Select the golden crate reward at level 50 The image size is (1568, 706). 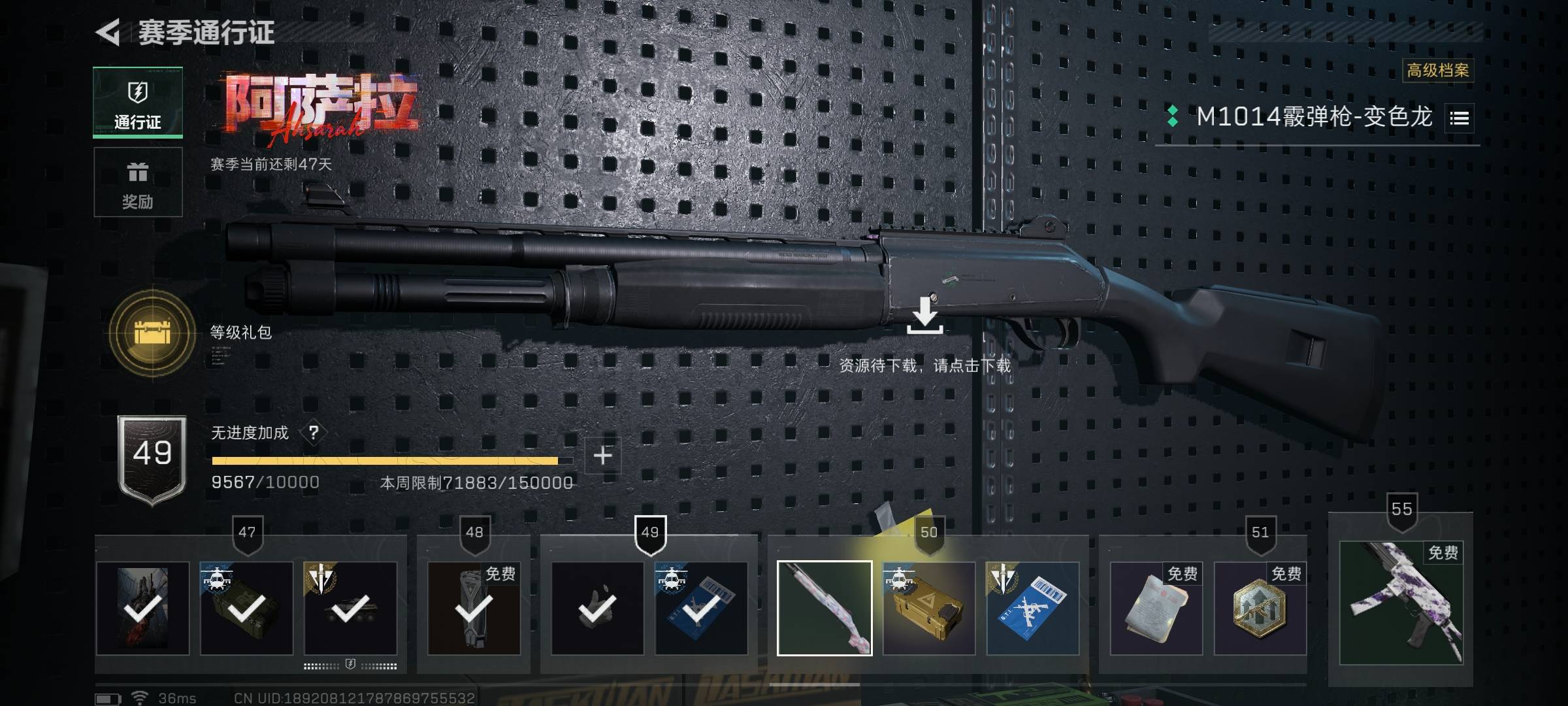coord(928,609)
